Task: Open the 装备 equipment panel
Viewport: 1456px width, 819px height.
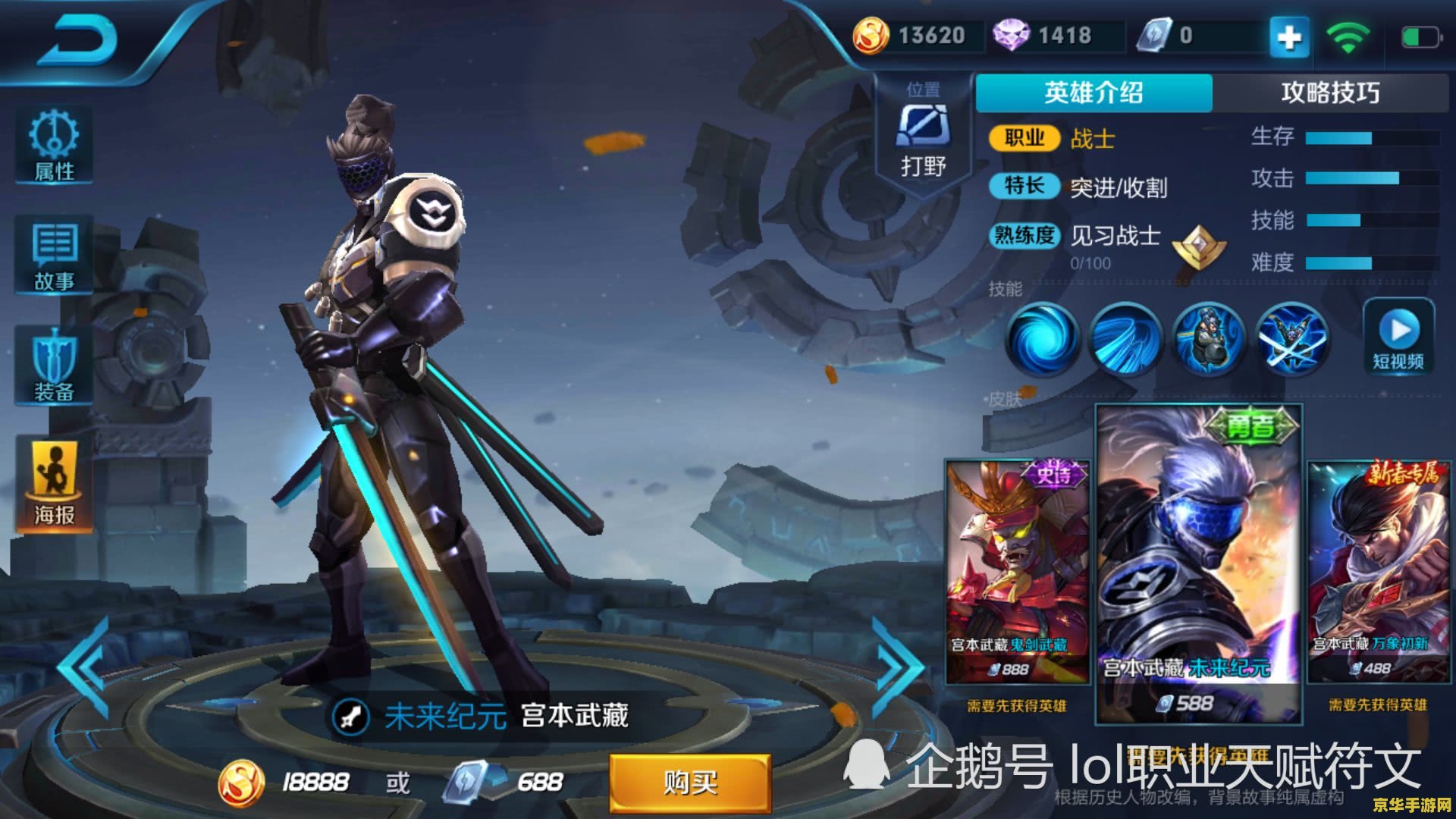Action: coord(53,364)
